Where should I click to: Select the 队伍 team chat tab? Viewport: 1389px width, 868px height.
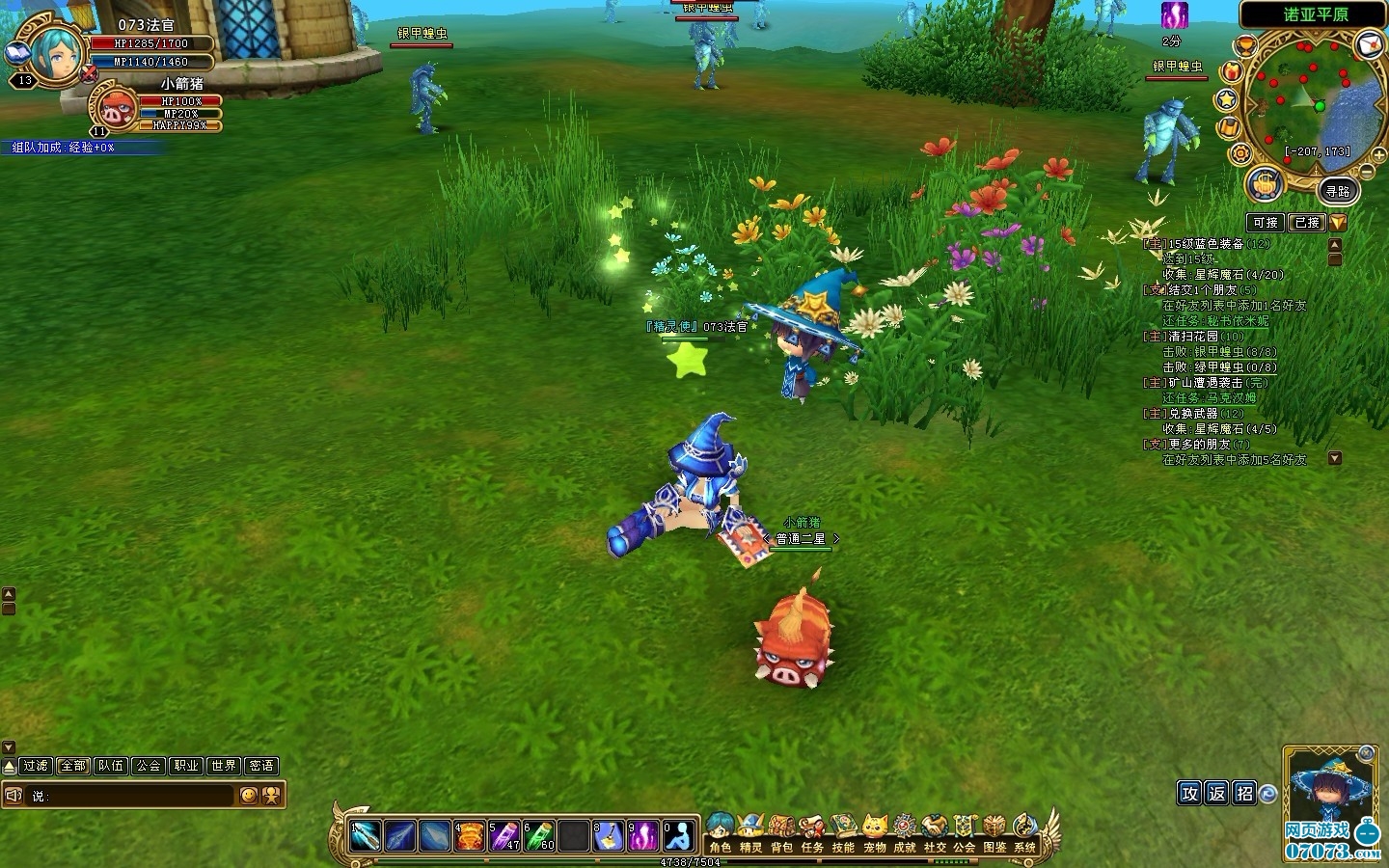pos(111,766)
